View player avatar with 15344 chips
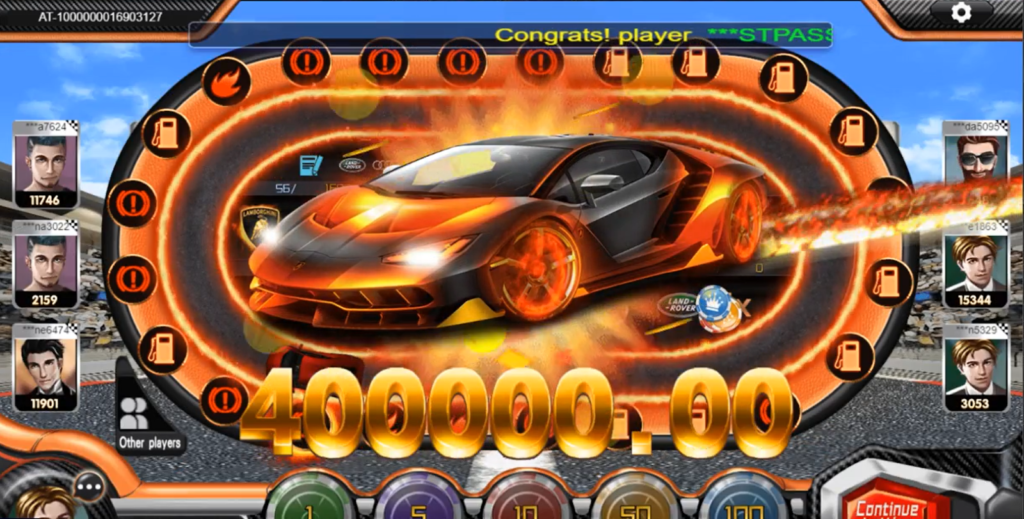 975,263
